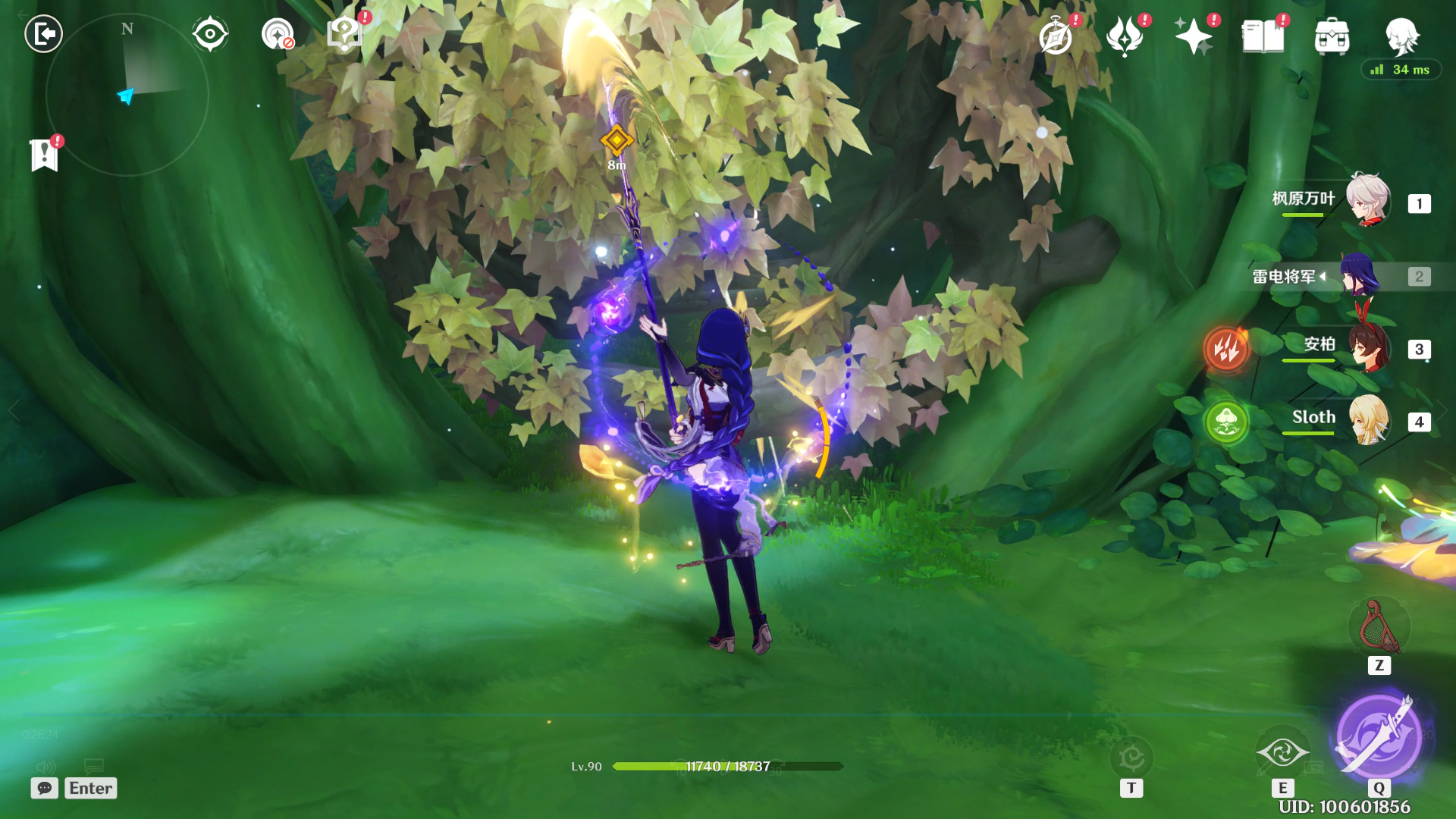Open the compass adventure handbook

[x=1056, y=36]
